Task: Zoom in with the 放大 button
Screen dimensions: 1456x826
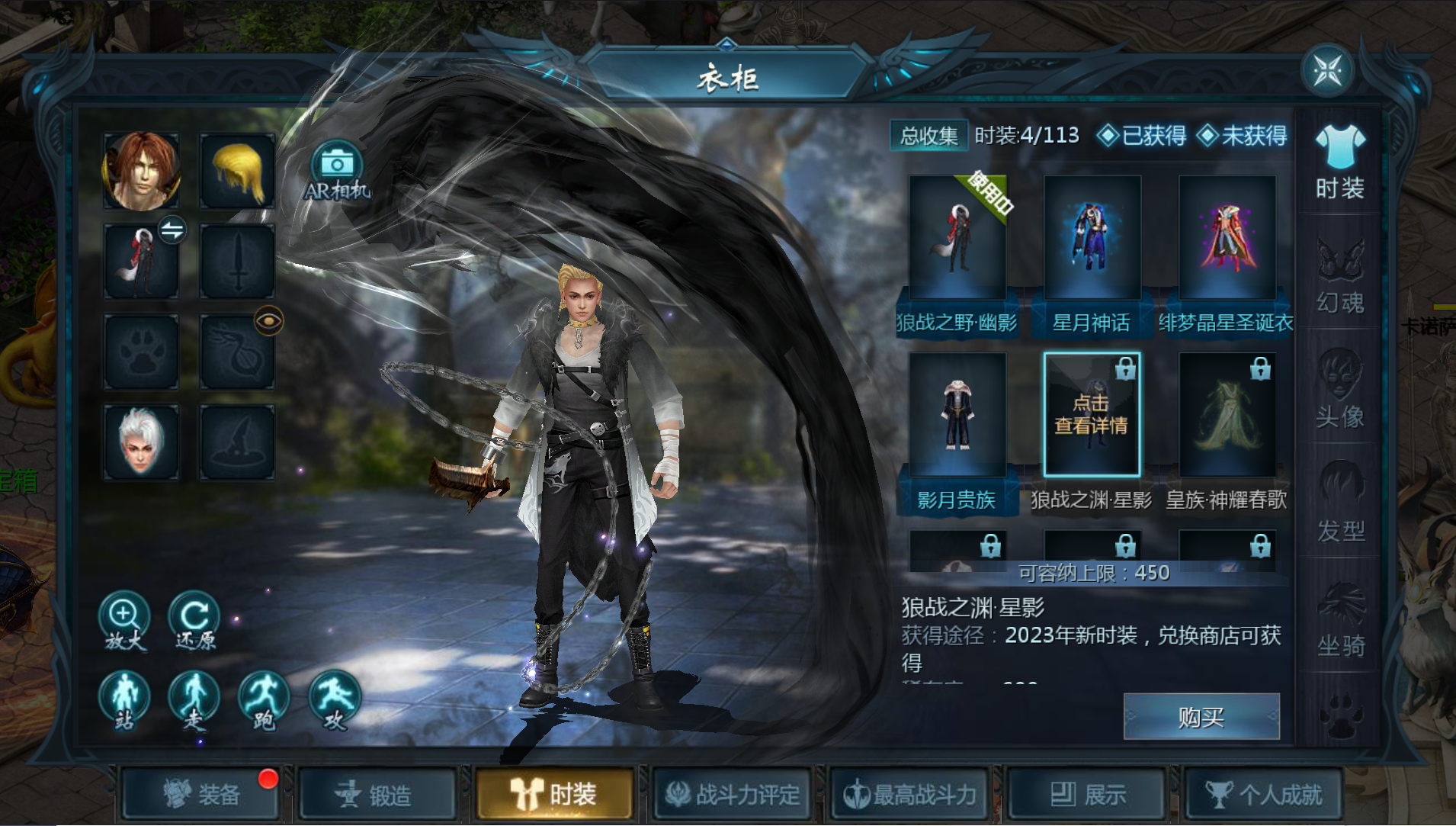Action: [x=124, y=621]
